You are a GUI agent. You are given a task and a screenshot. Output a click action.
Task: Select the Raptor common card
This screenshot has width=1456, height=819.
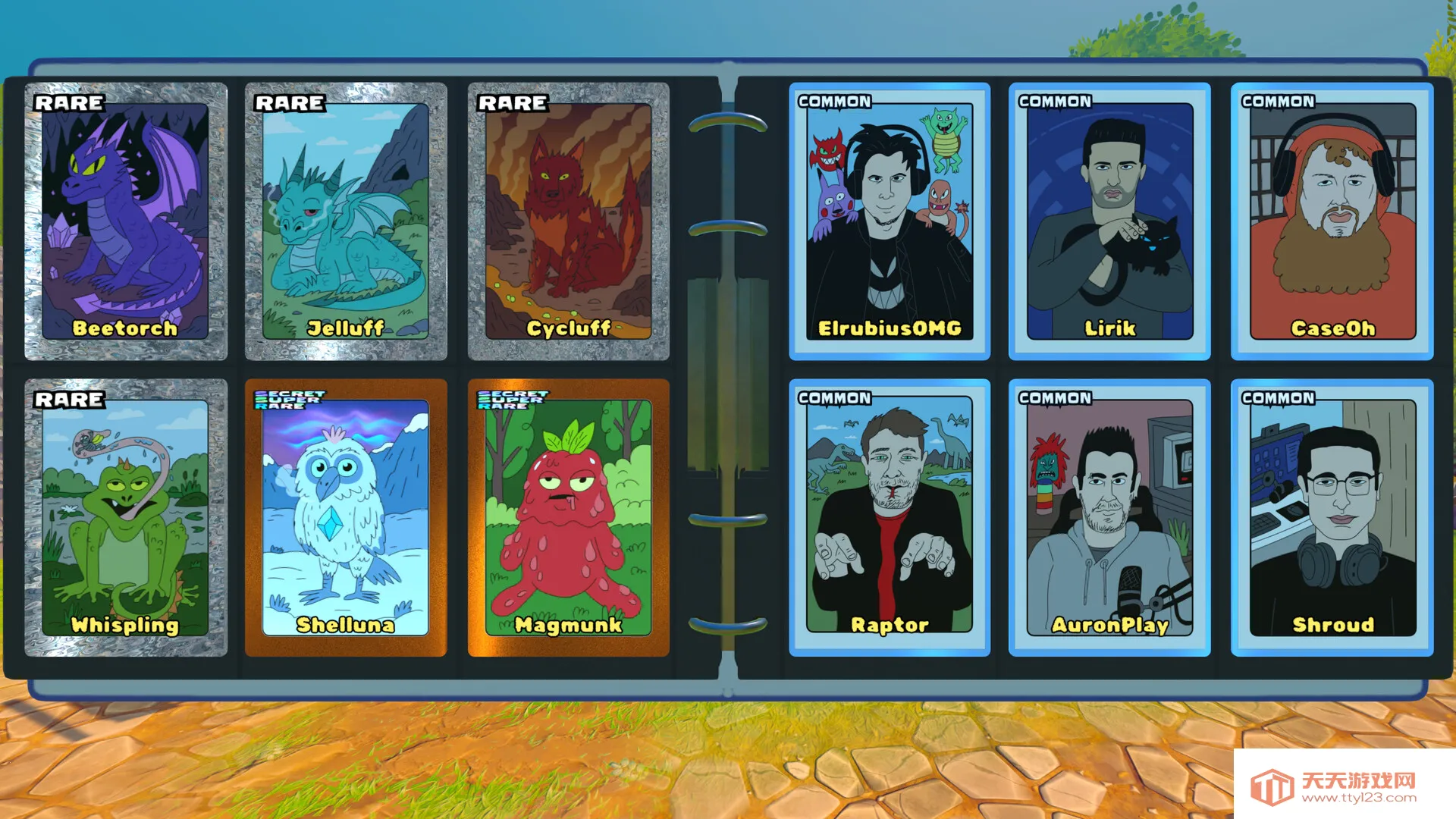890,517
